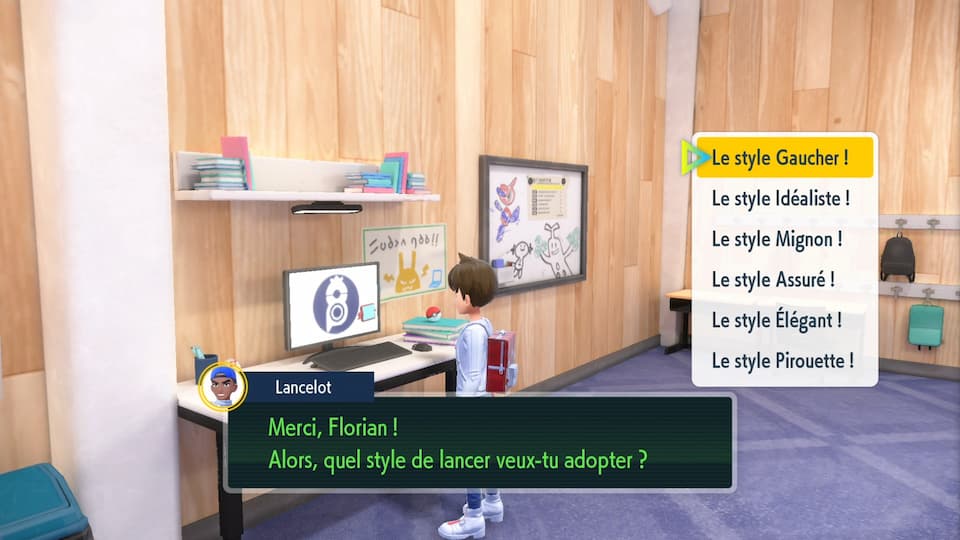The height and width of the screenshot is (540, 960).
Task: Select "Le style Élégant !" option
Action: (777, 320)
